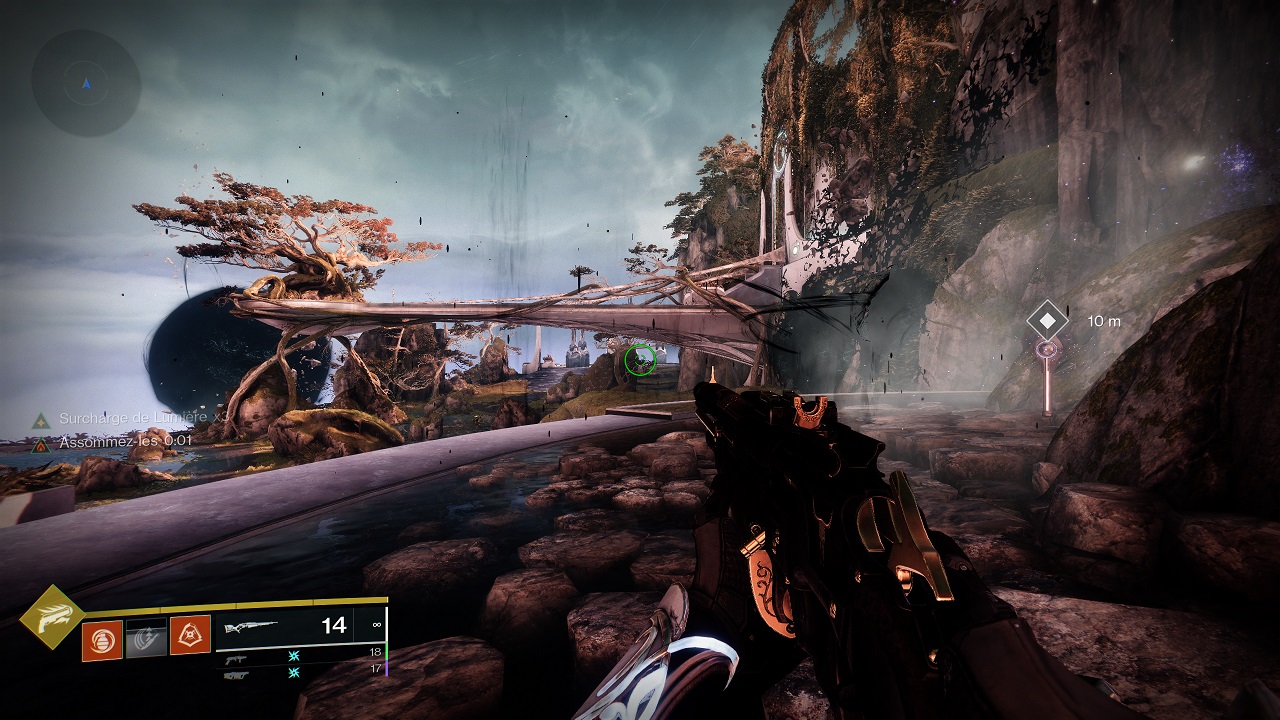This screenshot has width=1280, height=720.
Task: Click the Surcharge de Lumière buff icon
Action: coord(40,421)
